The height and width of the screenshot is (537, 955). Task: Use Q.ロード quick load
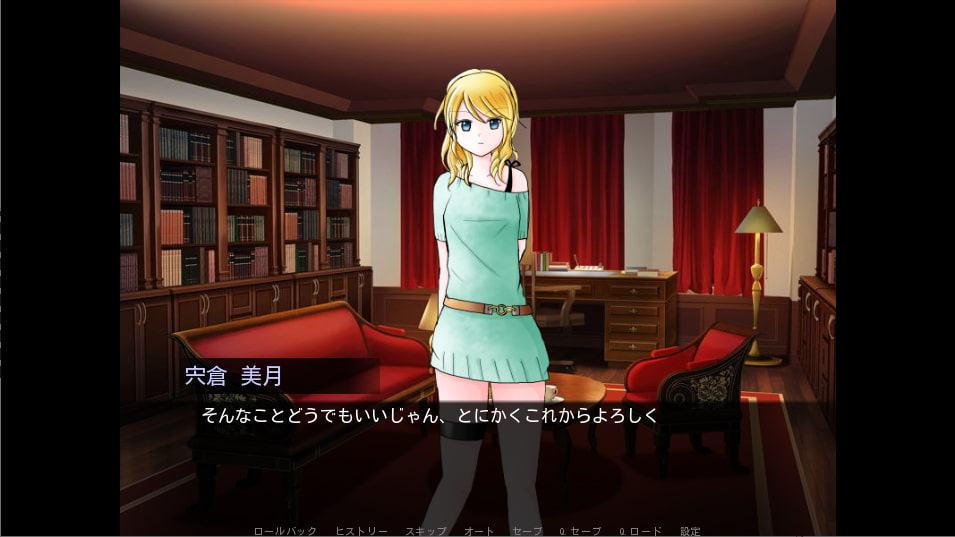pyautogui.click(x=640, y=531)
